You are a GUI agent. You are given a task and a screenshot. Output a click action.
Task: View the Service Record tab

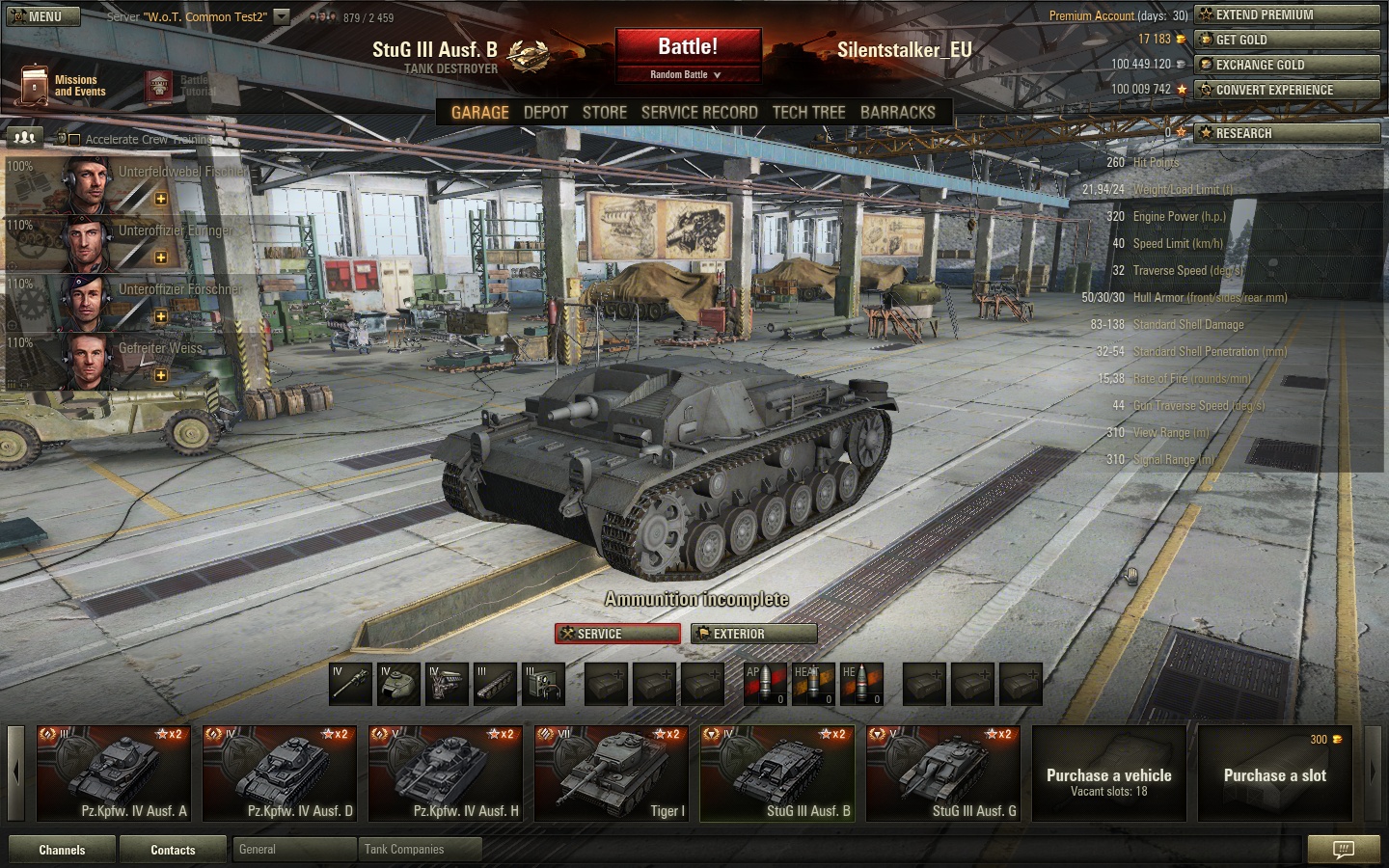[x=699, y=113]
